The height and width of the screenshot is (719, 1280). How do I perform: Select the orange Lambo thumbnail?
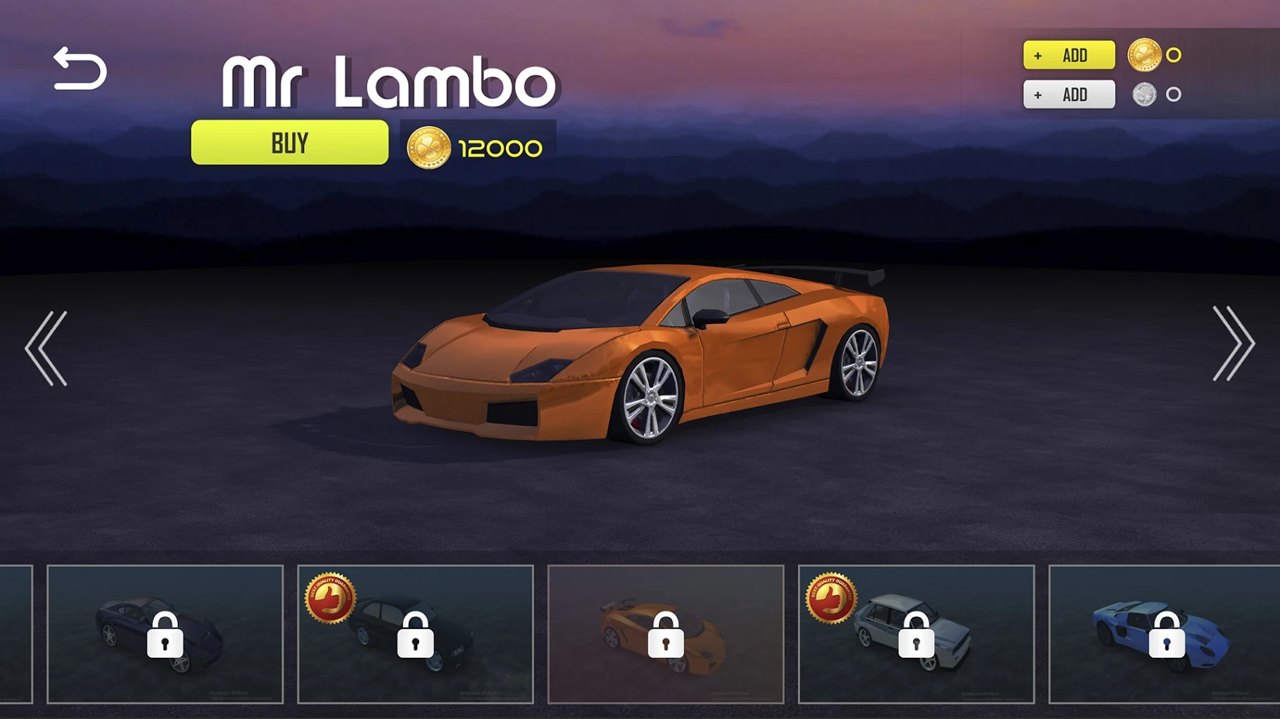pos(665,634)
